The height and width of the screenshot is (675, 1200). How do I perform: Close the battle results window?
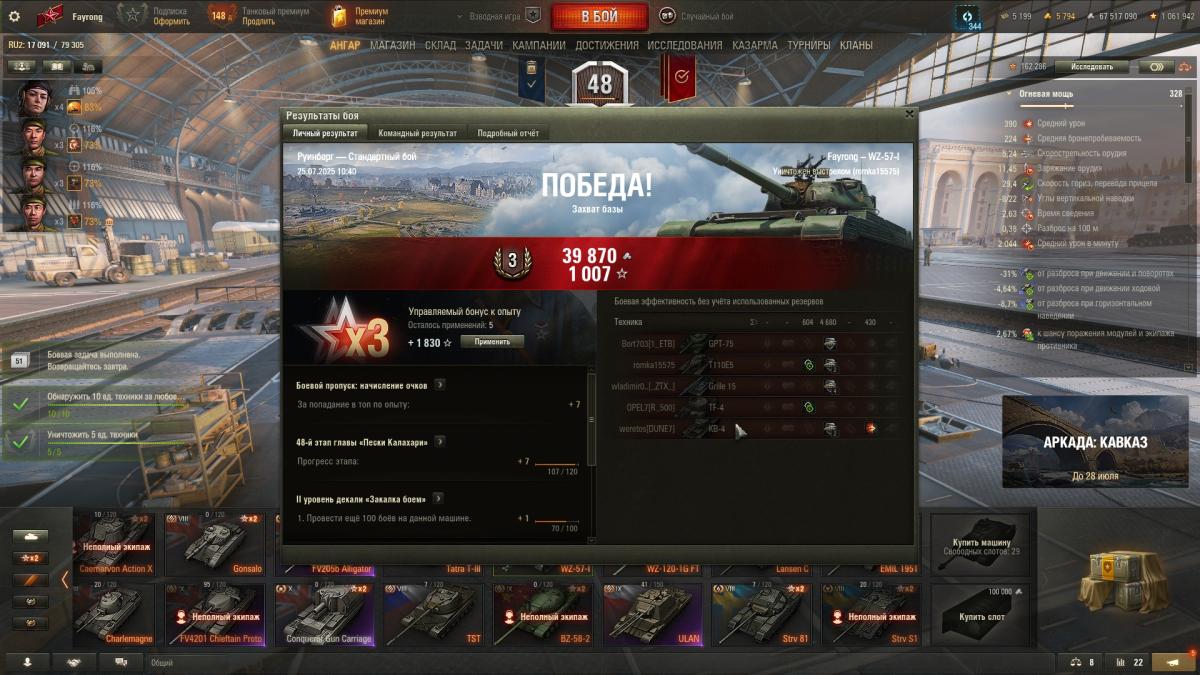click(x=908, y=114)
